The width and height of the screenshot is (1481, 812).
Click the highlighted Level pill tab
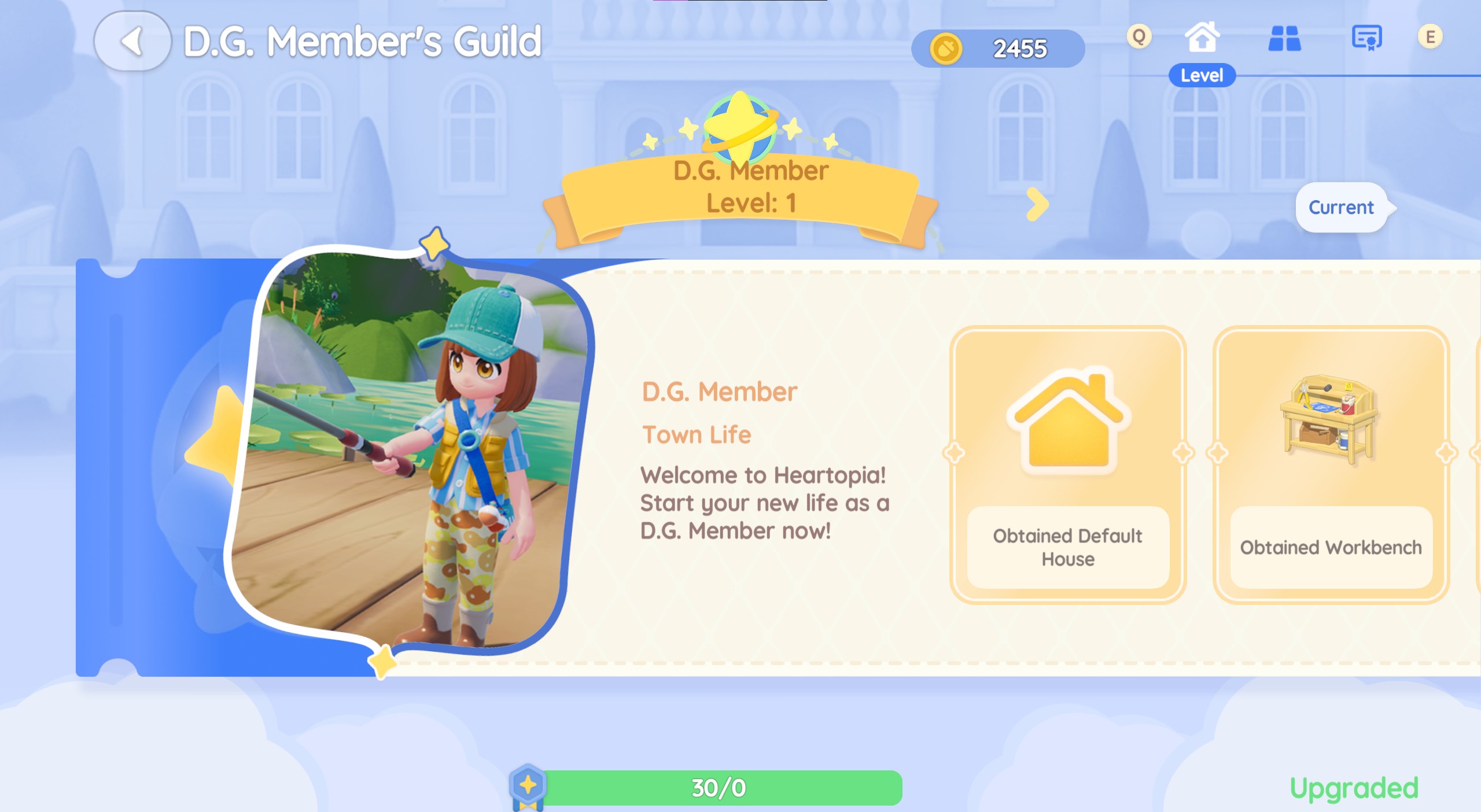coord(1202,75)
